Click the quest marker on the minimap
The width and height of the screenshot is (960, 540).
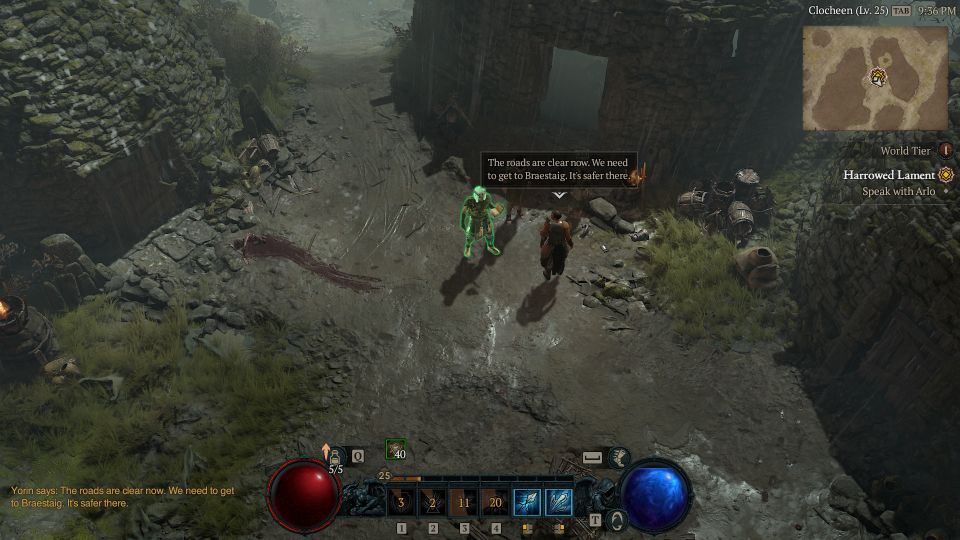pos(878,75)
